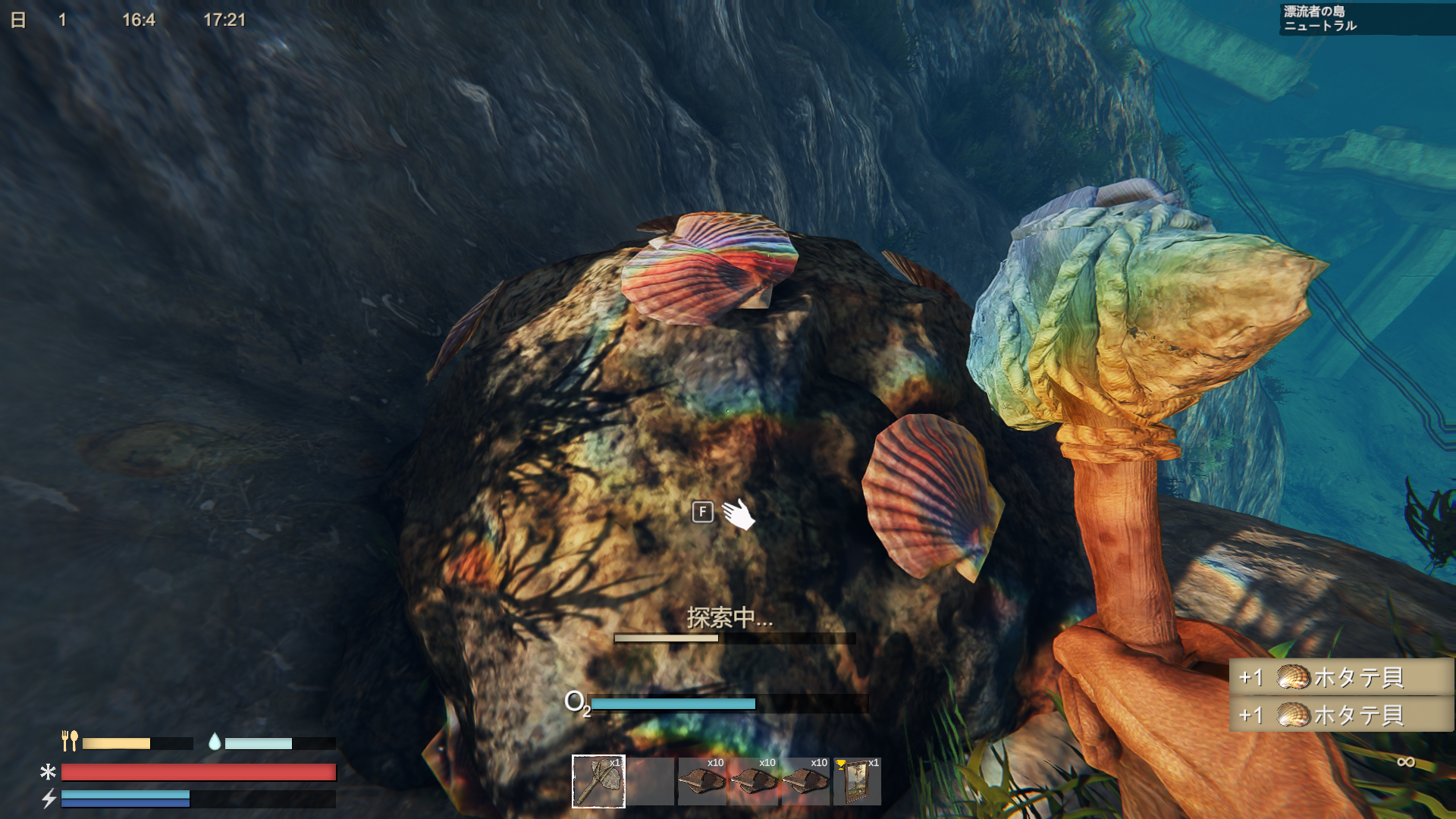
Task: Select the framed painting hotbar slot
Action: pos(857,781)
